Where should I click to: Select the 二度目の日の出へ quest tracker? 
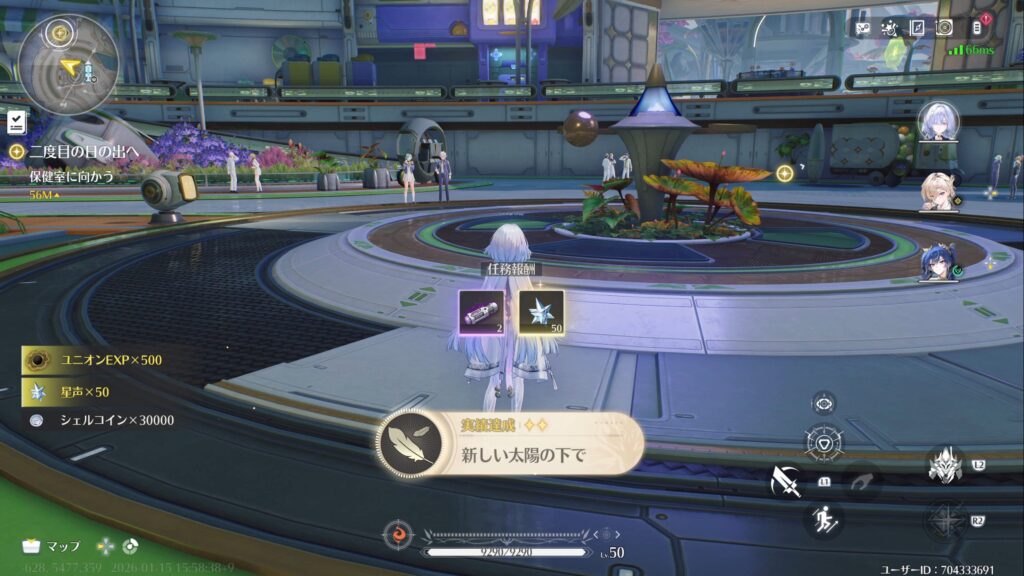pos(83,151)
